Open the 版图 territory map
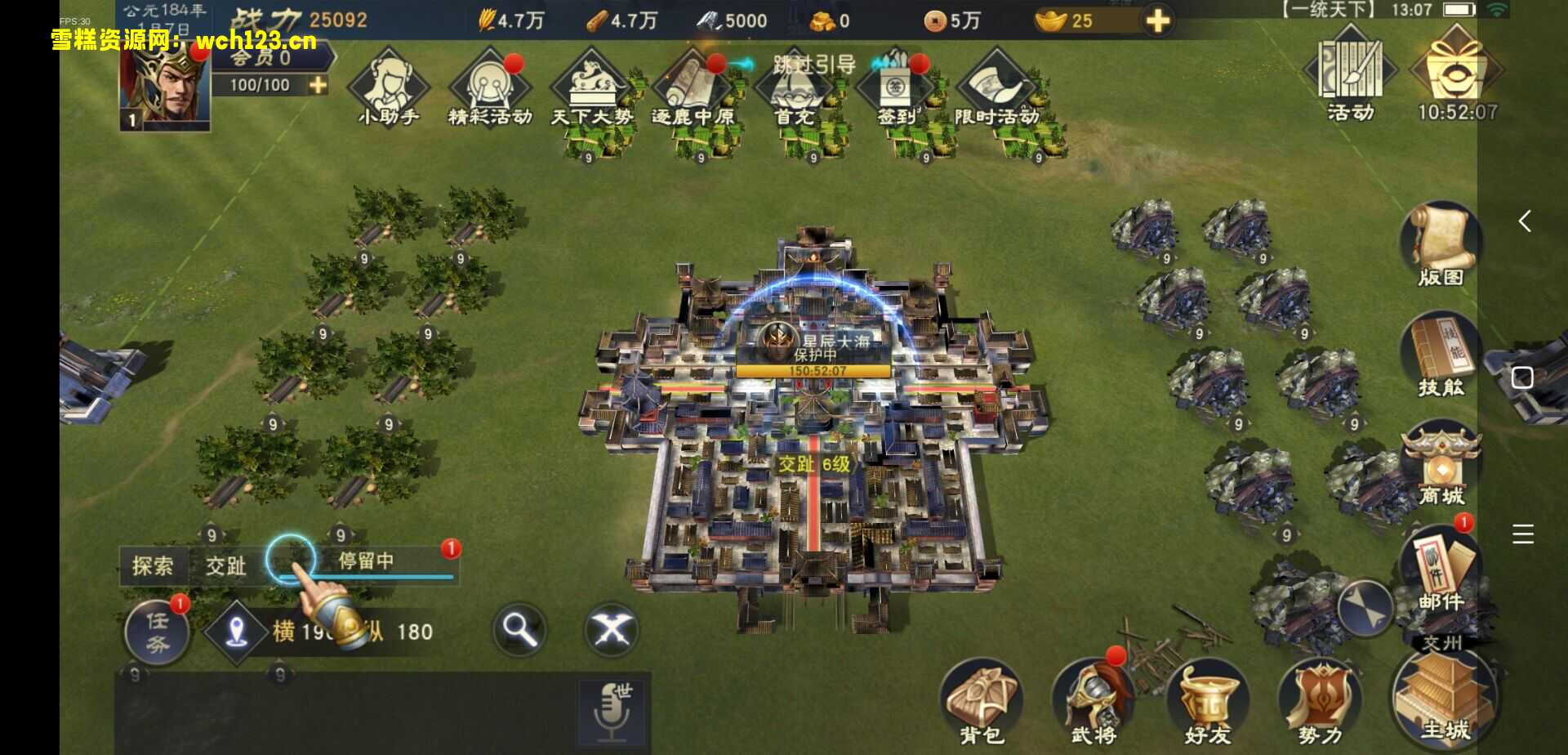This screenshot has height=755, width=1568. click(x=1440, y=243)
